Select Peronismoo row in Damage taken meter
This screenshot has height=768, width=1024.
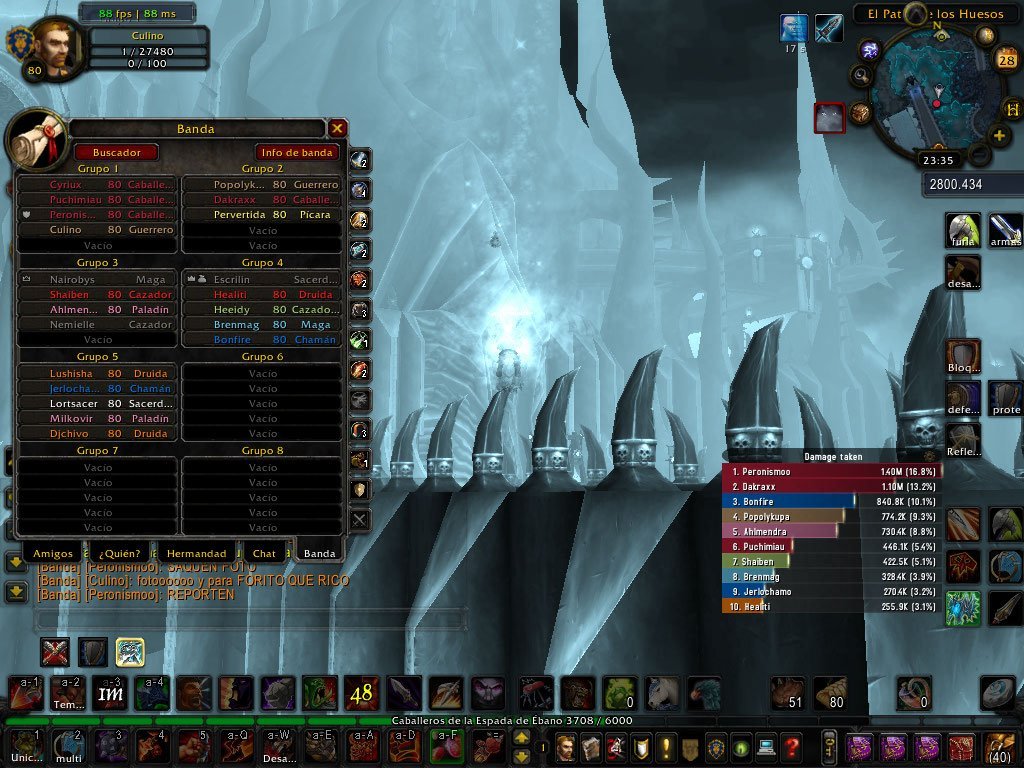coord(831,471)
